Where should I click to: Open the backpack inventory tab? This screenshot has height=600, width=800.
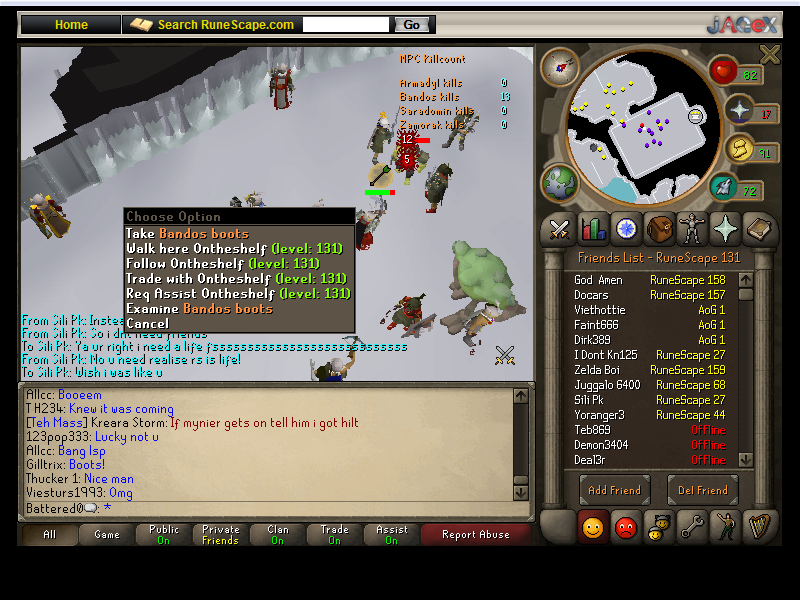(x=659, y=229)
